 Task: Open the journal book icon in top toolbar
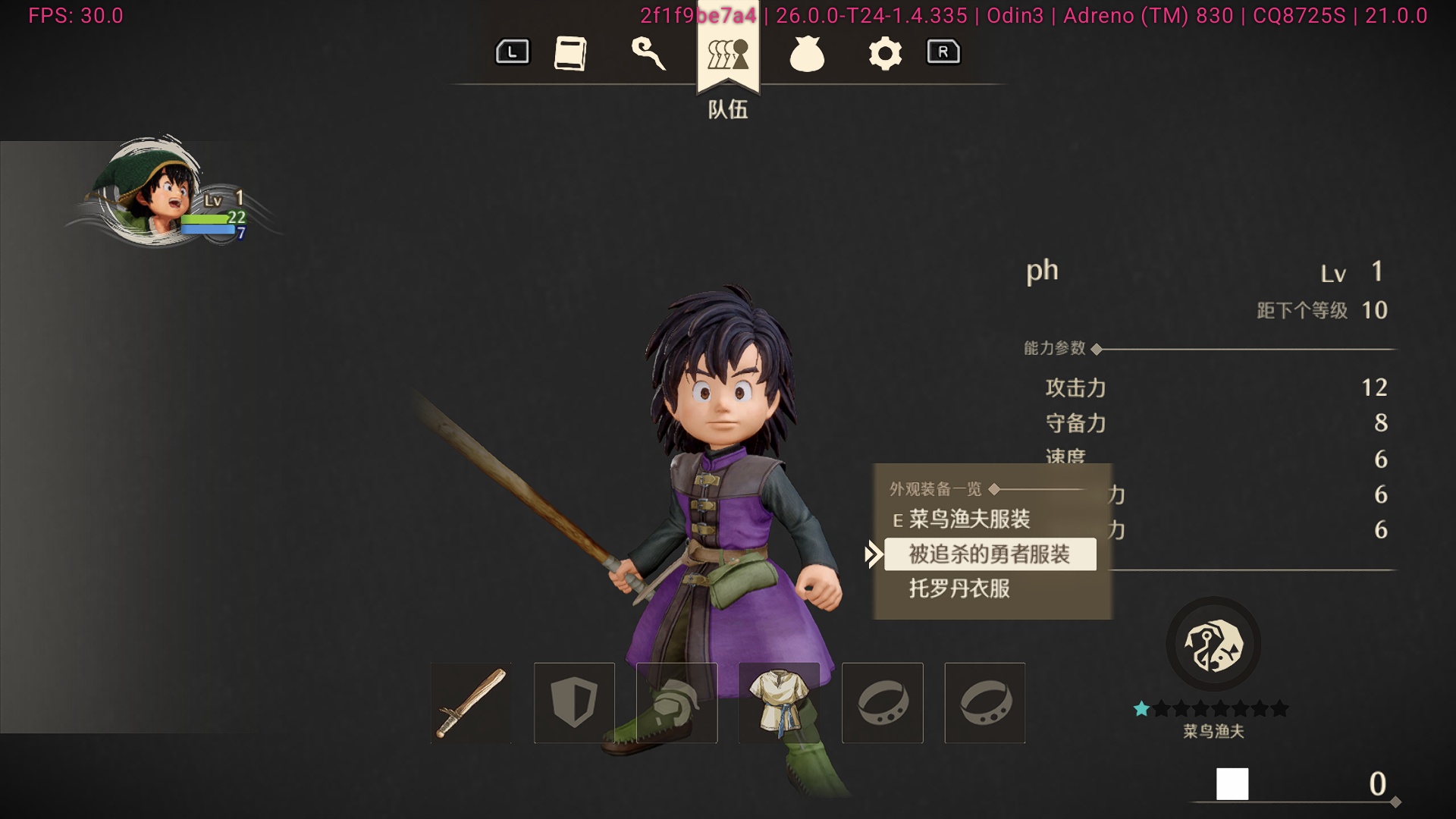click(573, 54)
